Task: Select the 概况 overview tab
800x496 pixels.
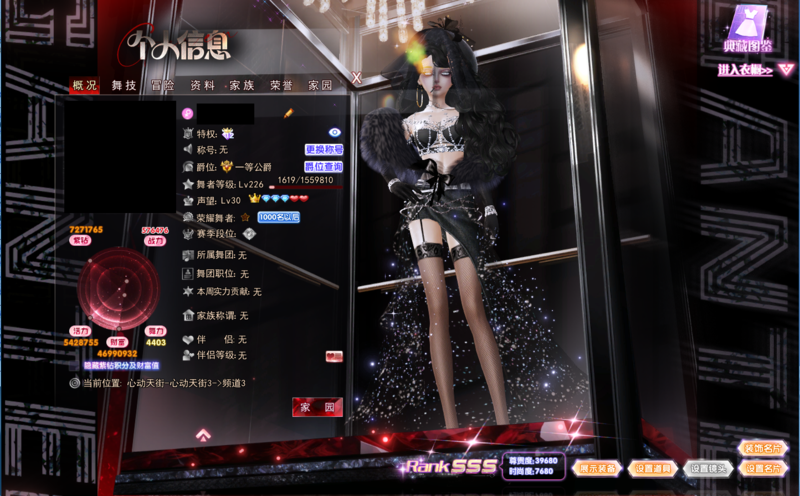Action: [x=85, y=86]
